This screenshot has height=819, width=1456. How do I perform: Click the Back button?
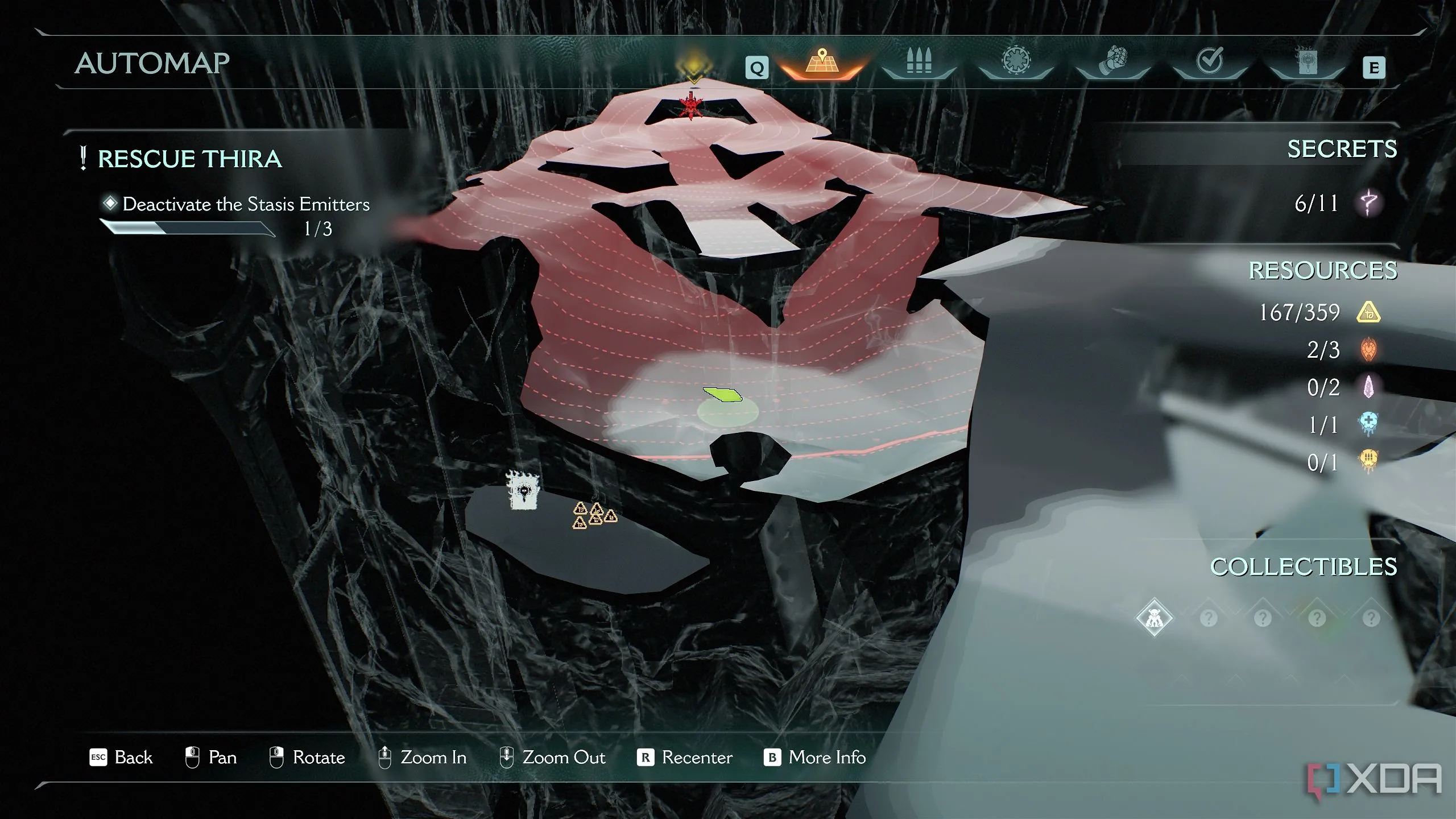point(122,758)
